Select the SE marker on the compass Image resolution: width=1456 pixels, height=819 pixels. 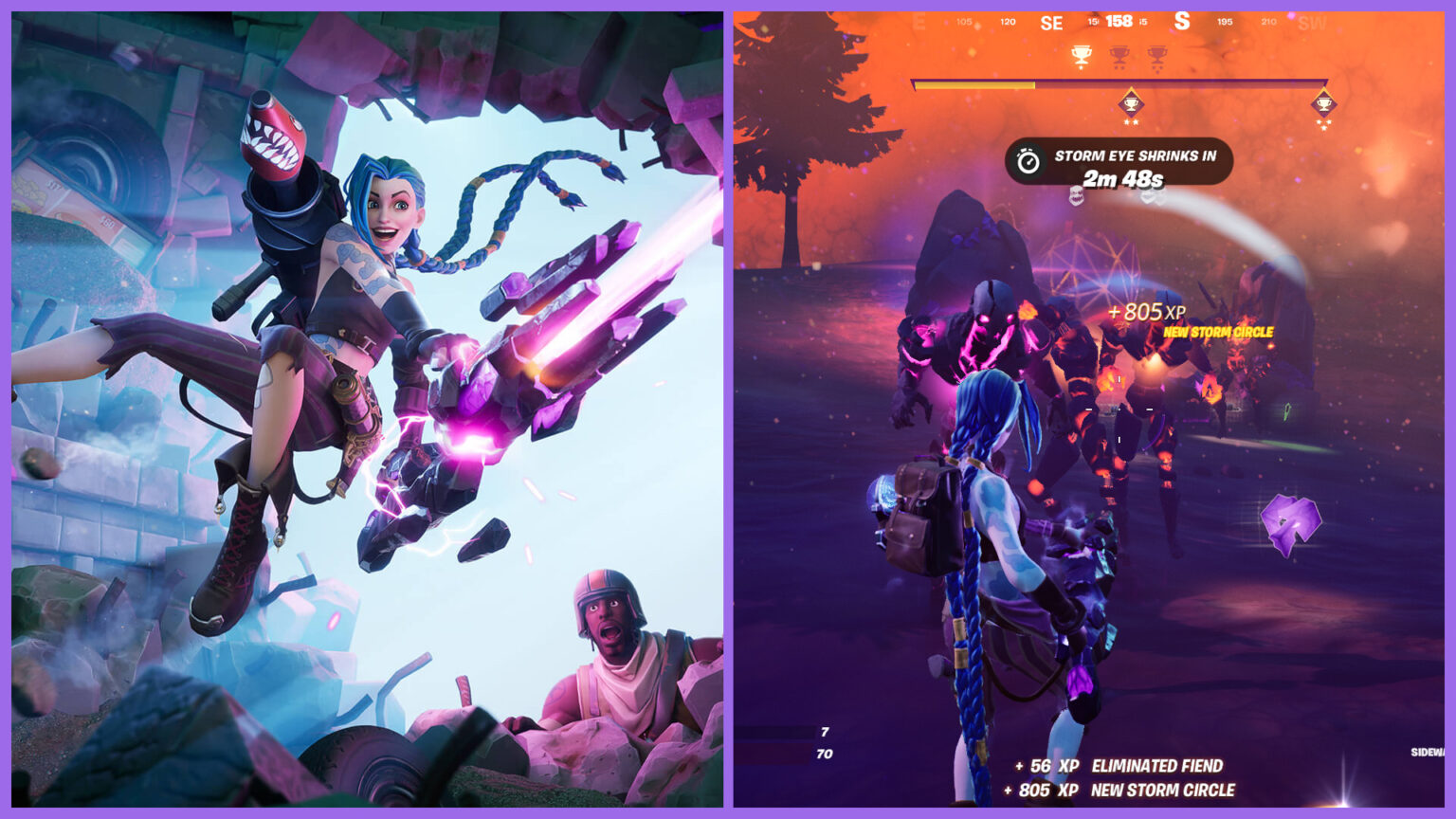[x=1052, y=22]
